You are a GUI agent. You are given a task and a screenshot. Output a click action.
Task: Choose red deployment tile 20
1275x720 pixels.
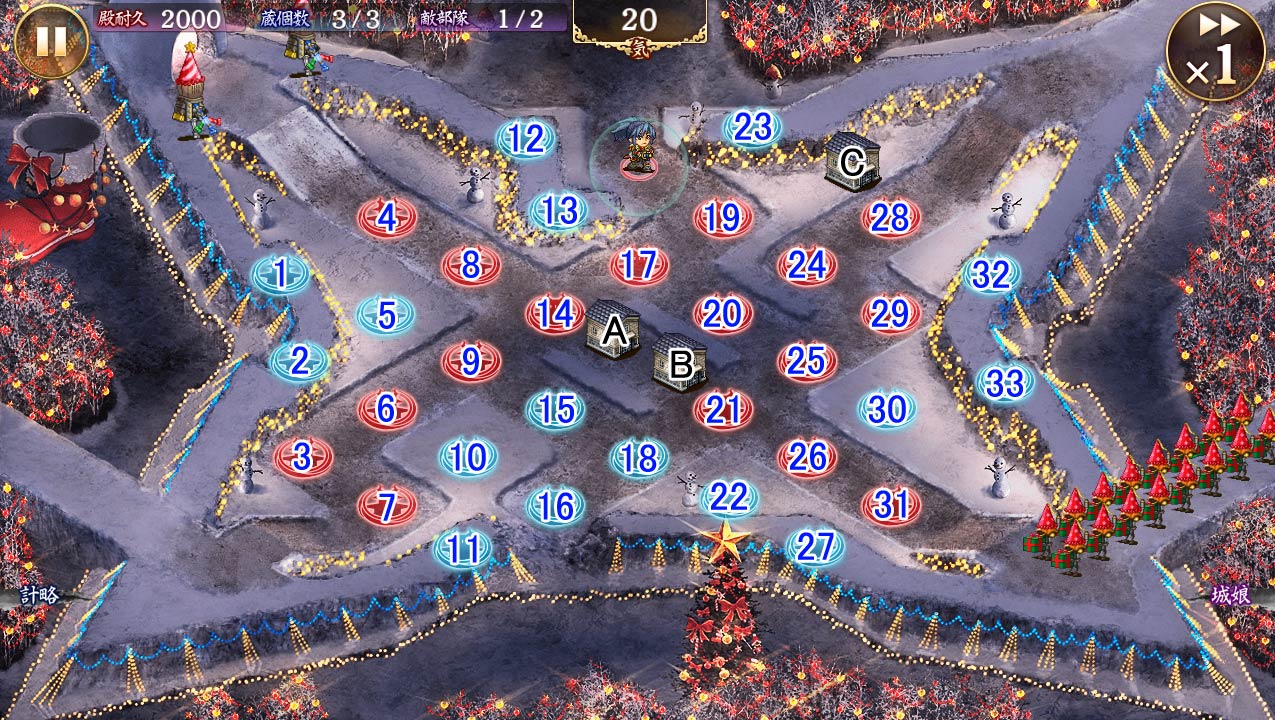[x=722, y=314]
